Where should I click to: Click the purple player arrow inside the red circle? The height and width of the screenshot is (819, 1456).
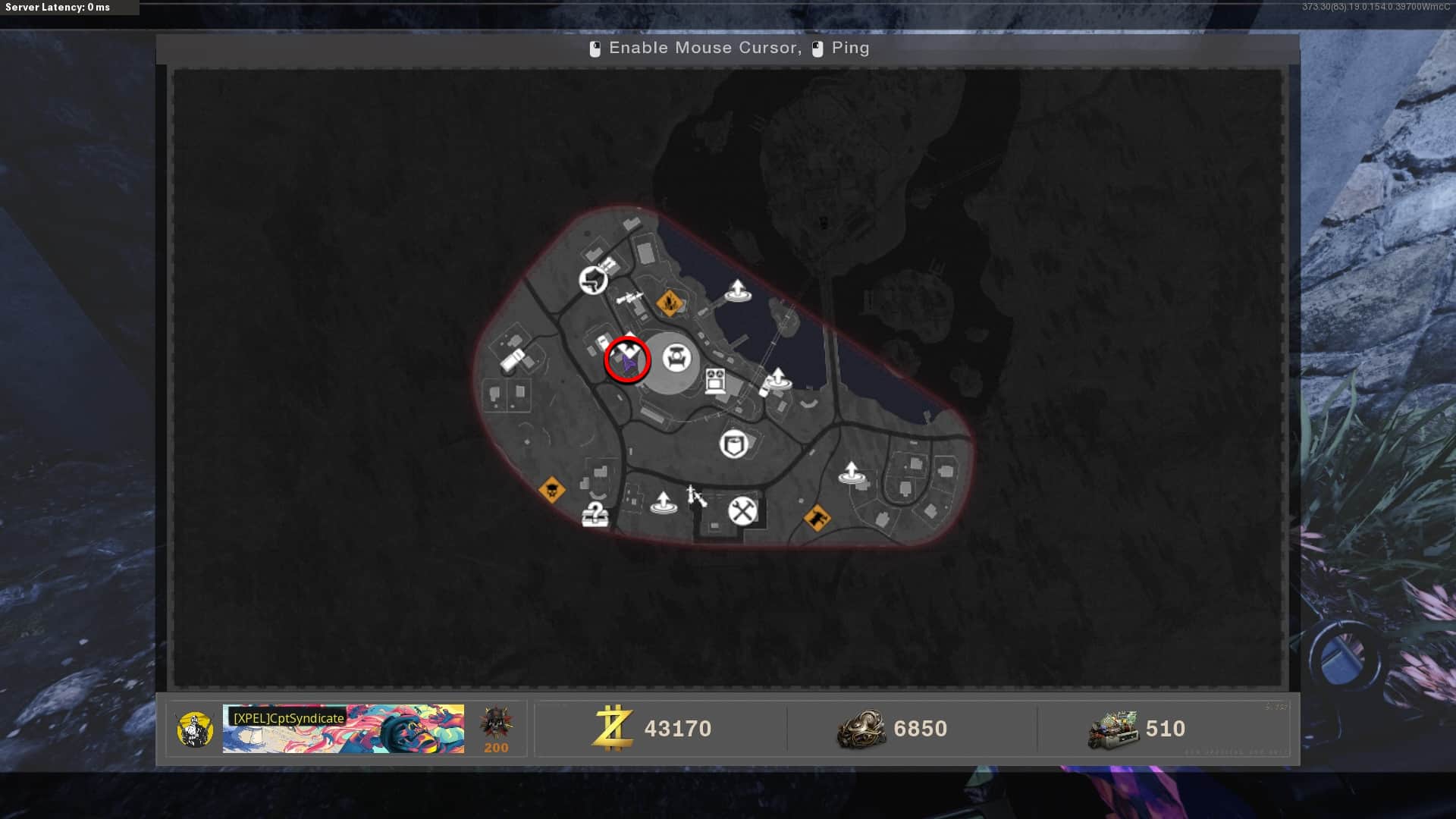[629, 364]
